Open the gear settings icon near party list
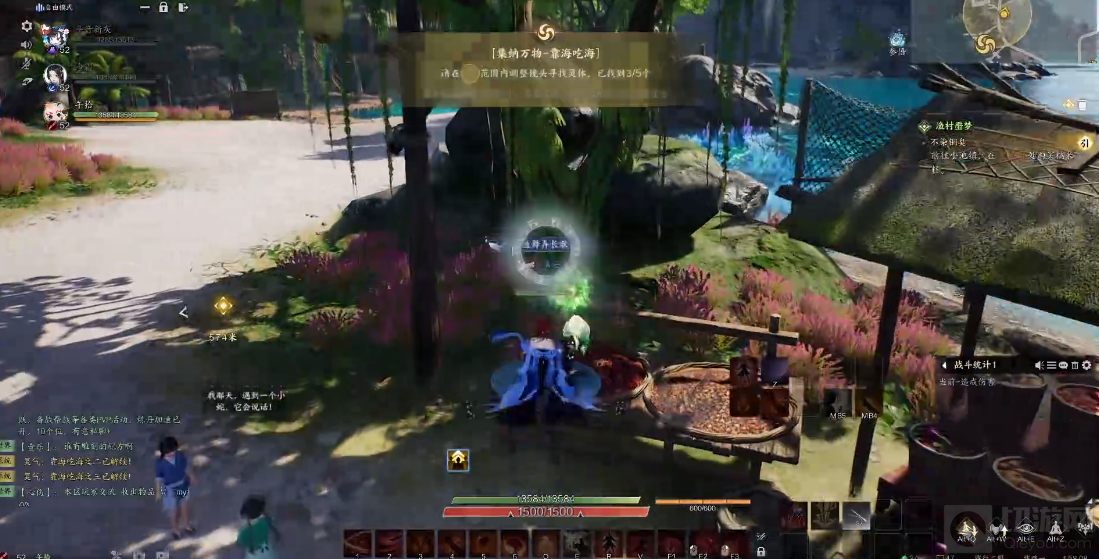1099x559 pixels. point(27,26)
